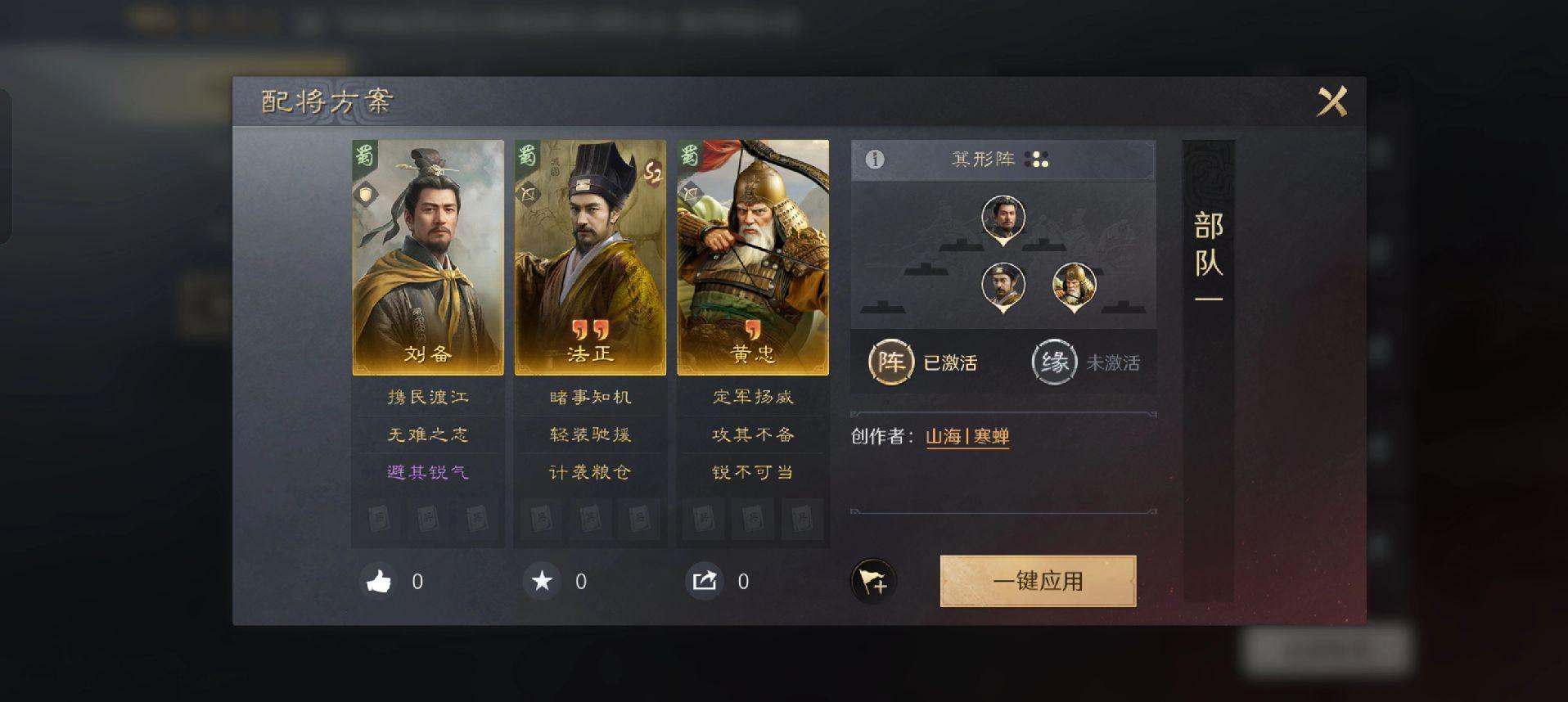This screenshot has height=702, width=1568.
Task: View the 缘 bond bonus badge
Action: tap(1054, 362)
